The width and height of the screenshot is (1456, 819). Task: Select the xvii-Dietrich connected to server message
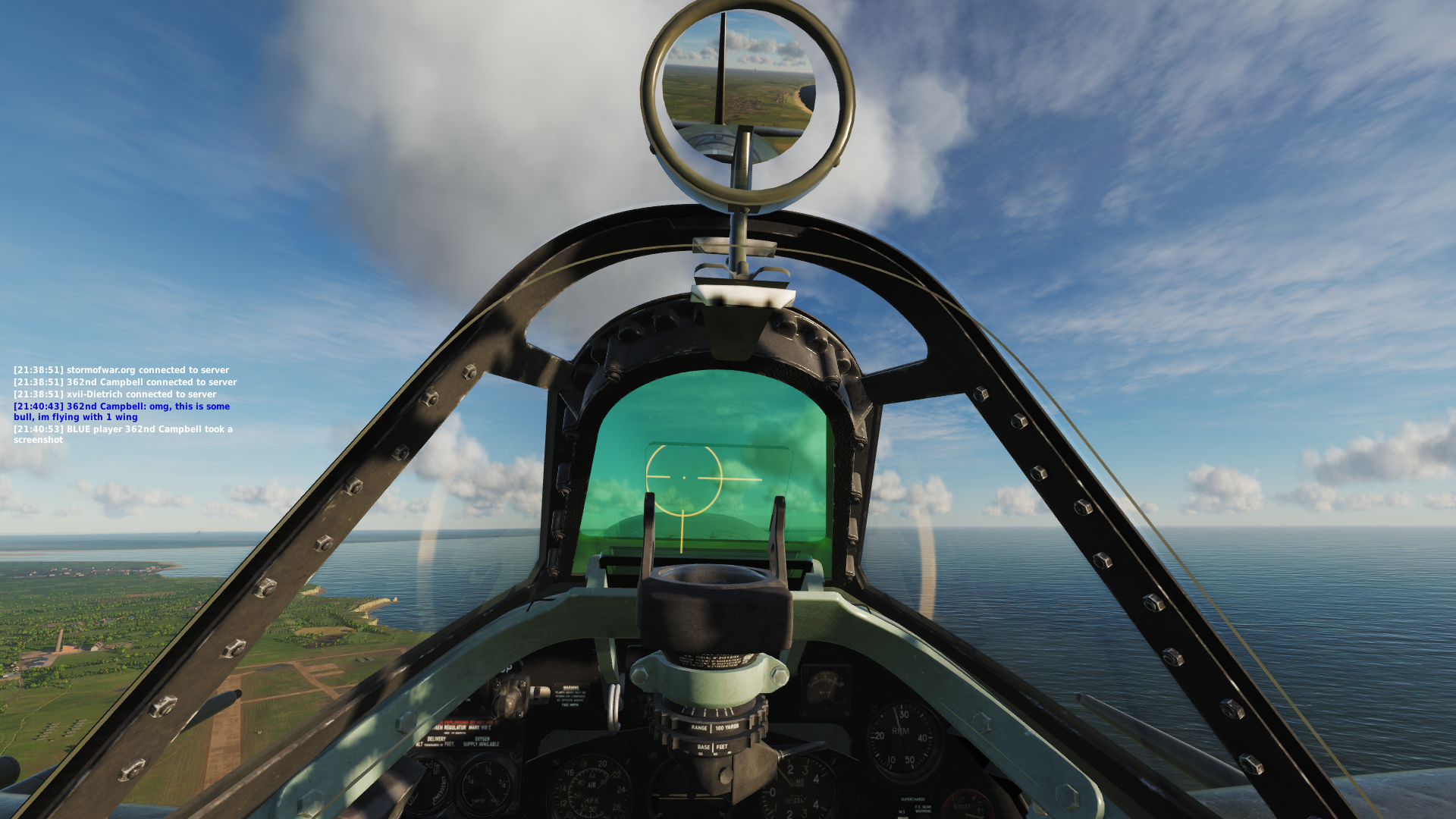(115, 394)
